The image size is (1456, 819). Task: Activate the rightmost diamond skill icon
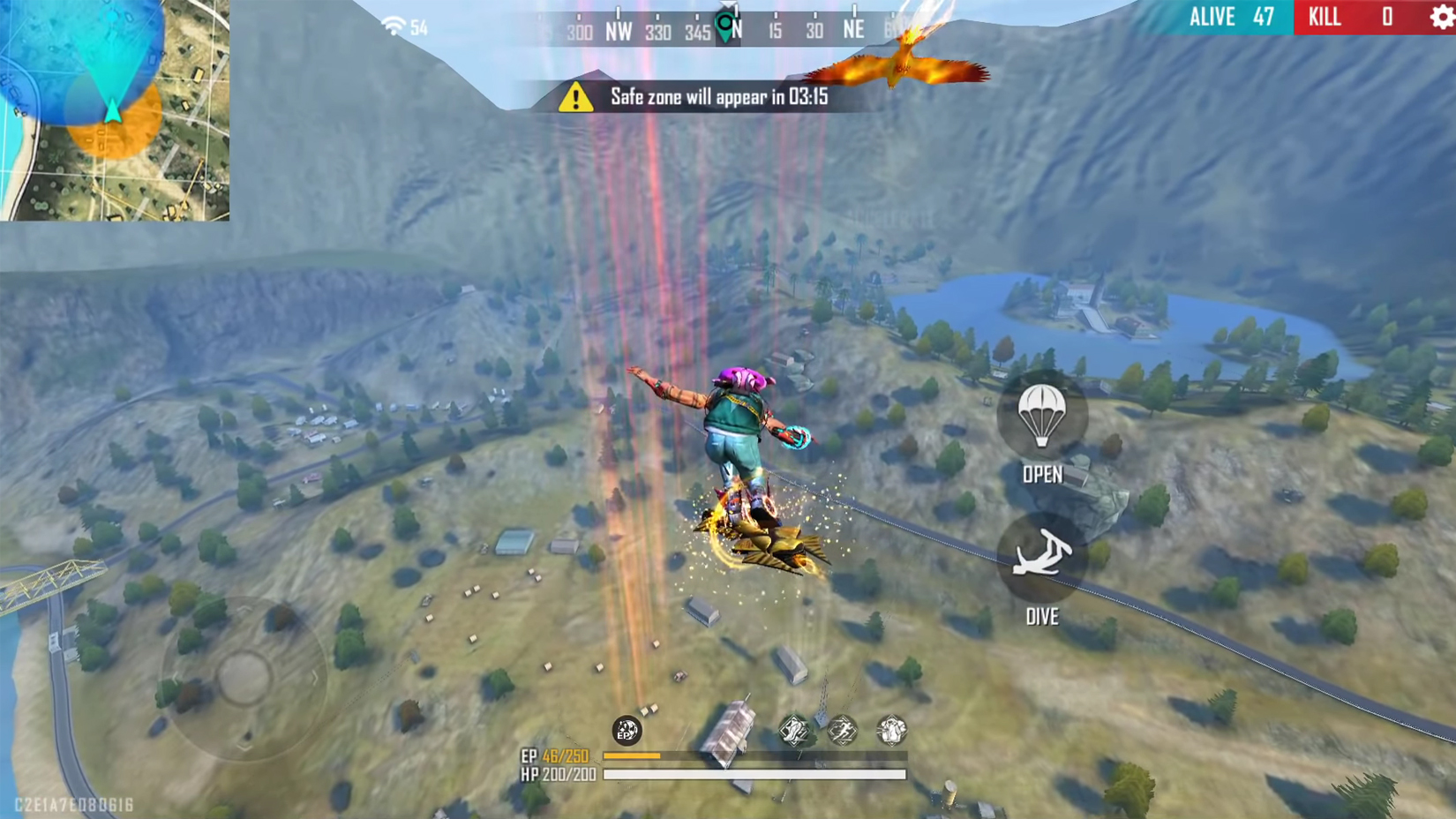pos(894,731)
